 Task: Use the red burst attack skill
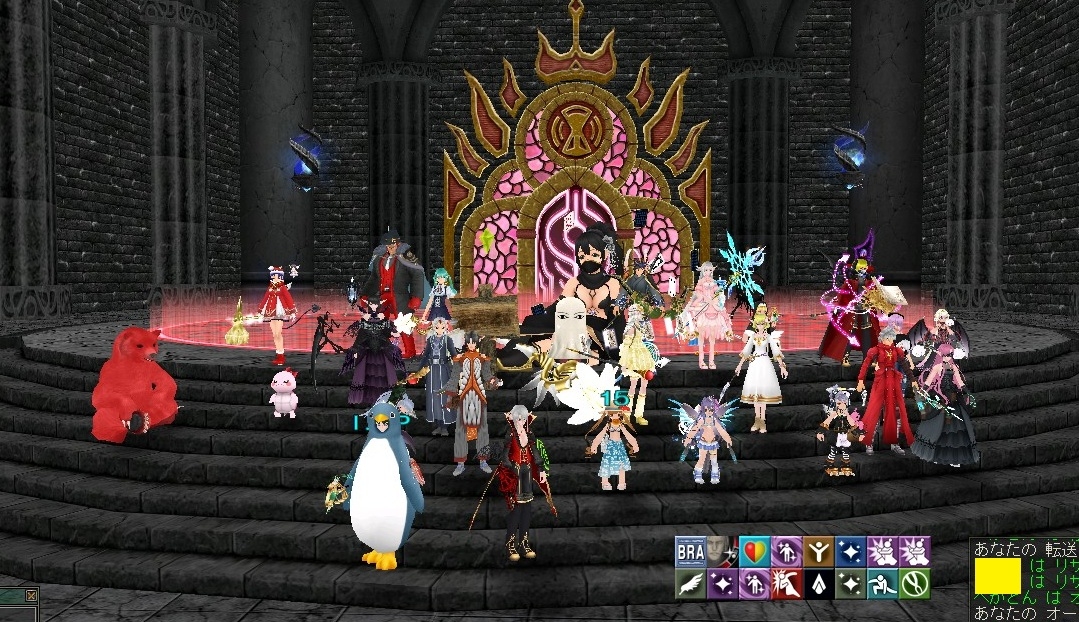coord(786,583)
